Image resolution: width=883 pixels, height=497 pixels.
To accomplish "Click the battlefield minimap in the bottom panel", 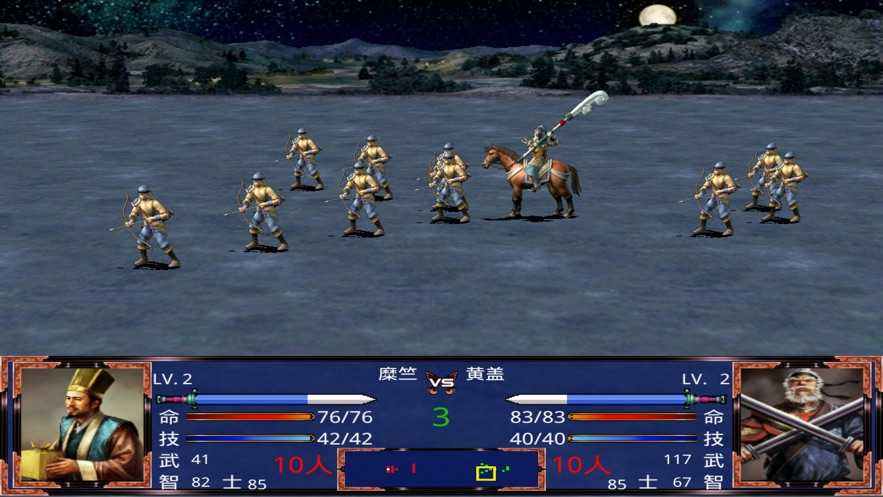I will [441, 468].
